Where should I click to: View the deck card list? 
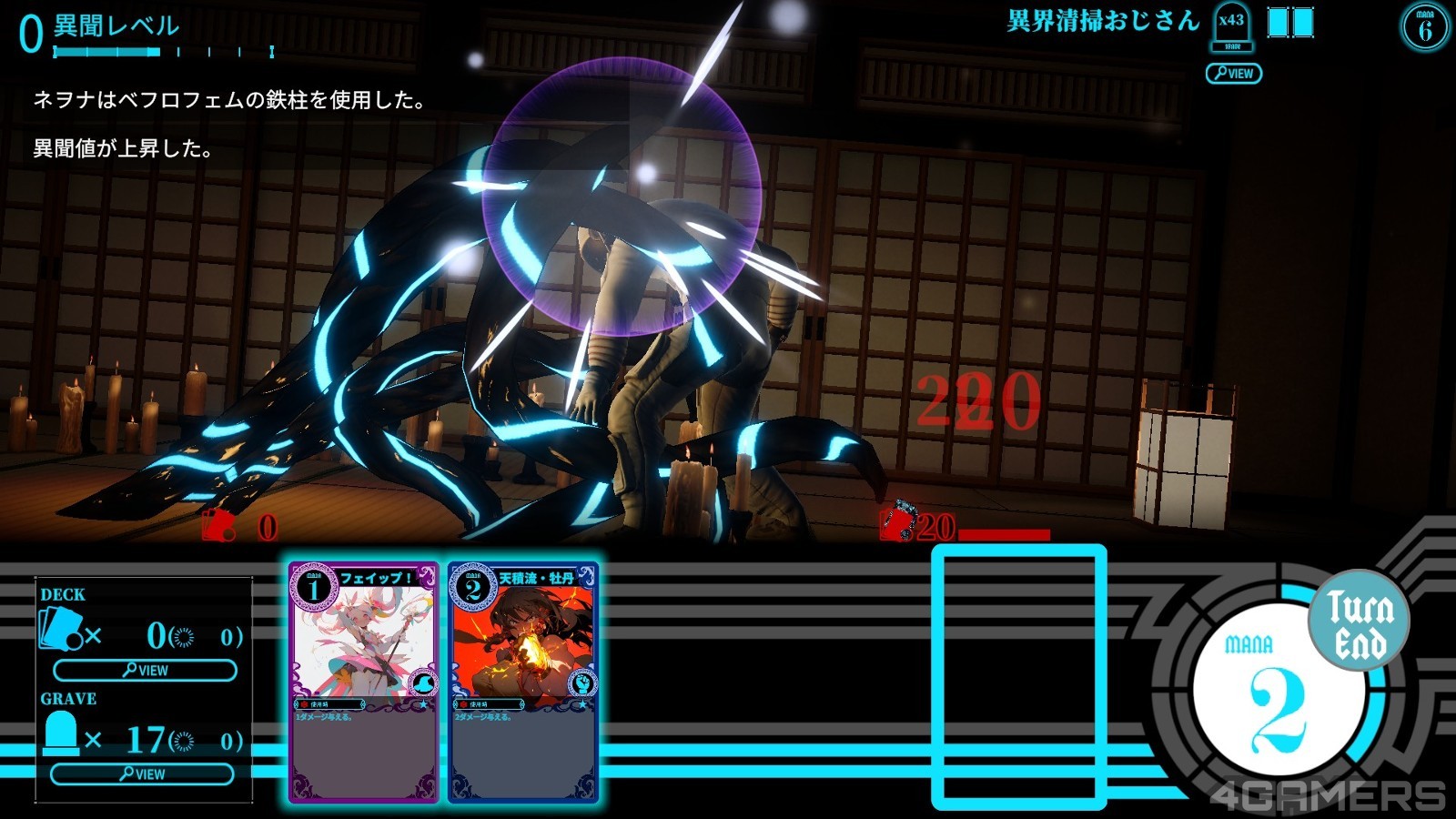[x=146, y=671]
